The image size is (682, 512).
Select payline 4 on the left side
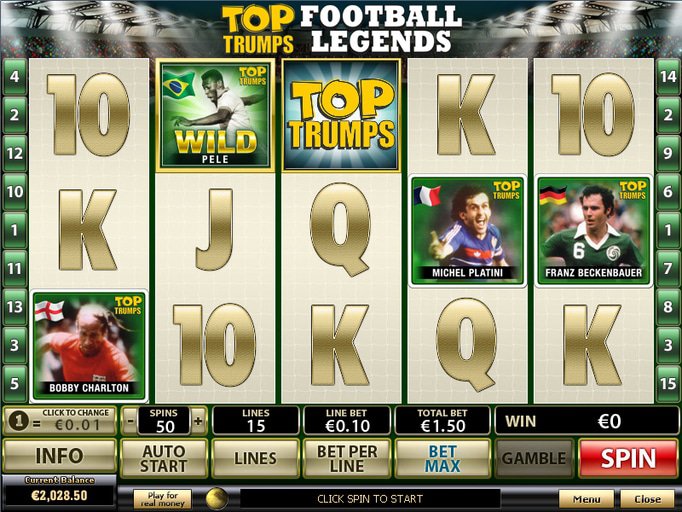(x=14, y=76)
